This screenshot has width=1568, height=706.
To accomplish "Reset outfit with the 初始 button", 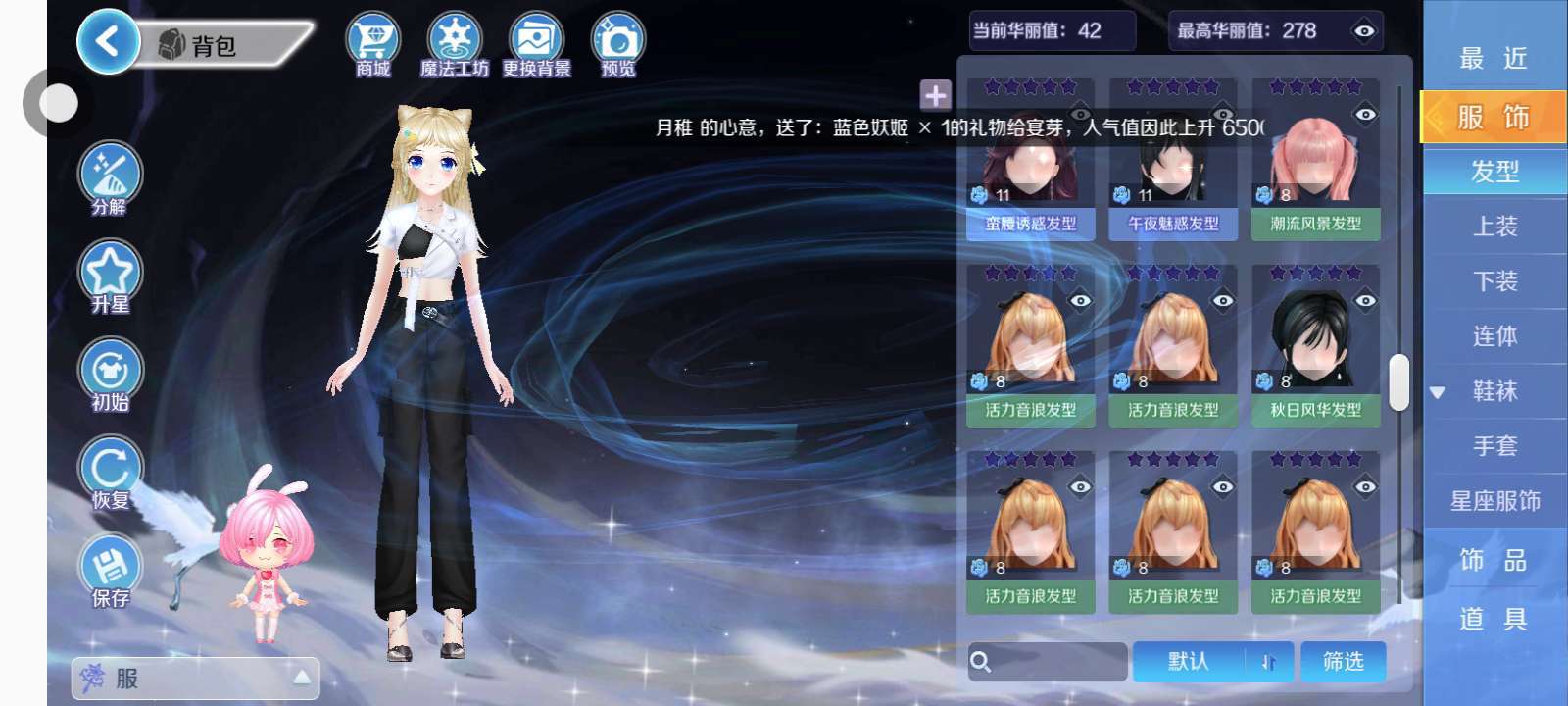I will (110, 374).
